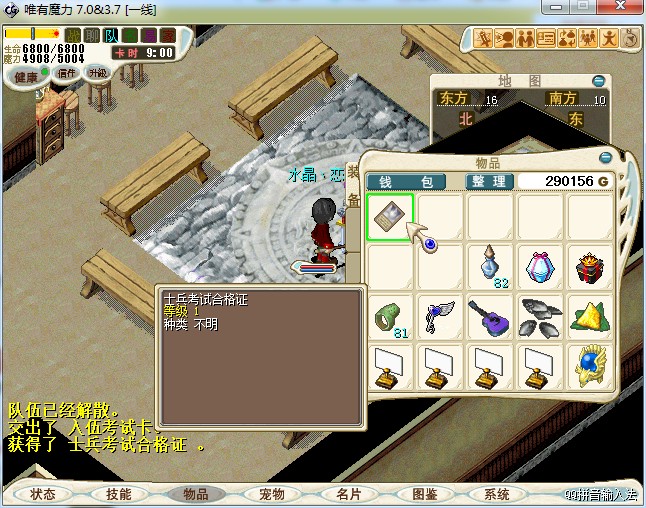Click the 健康 health button
Viewport: 646px width, 508px height.
pos(27,77)
